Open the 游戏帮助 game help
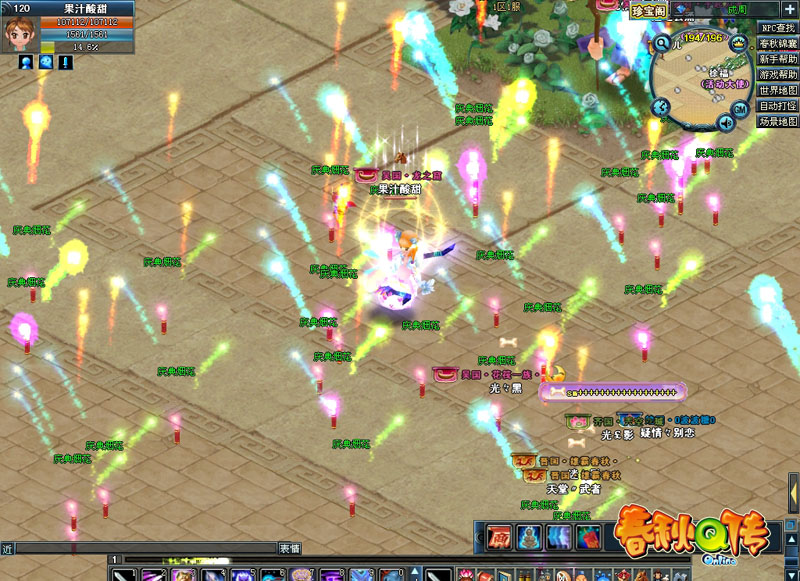Screen dimensions: 800x581 click(x=779, y=75)
